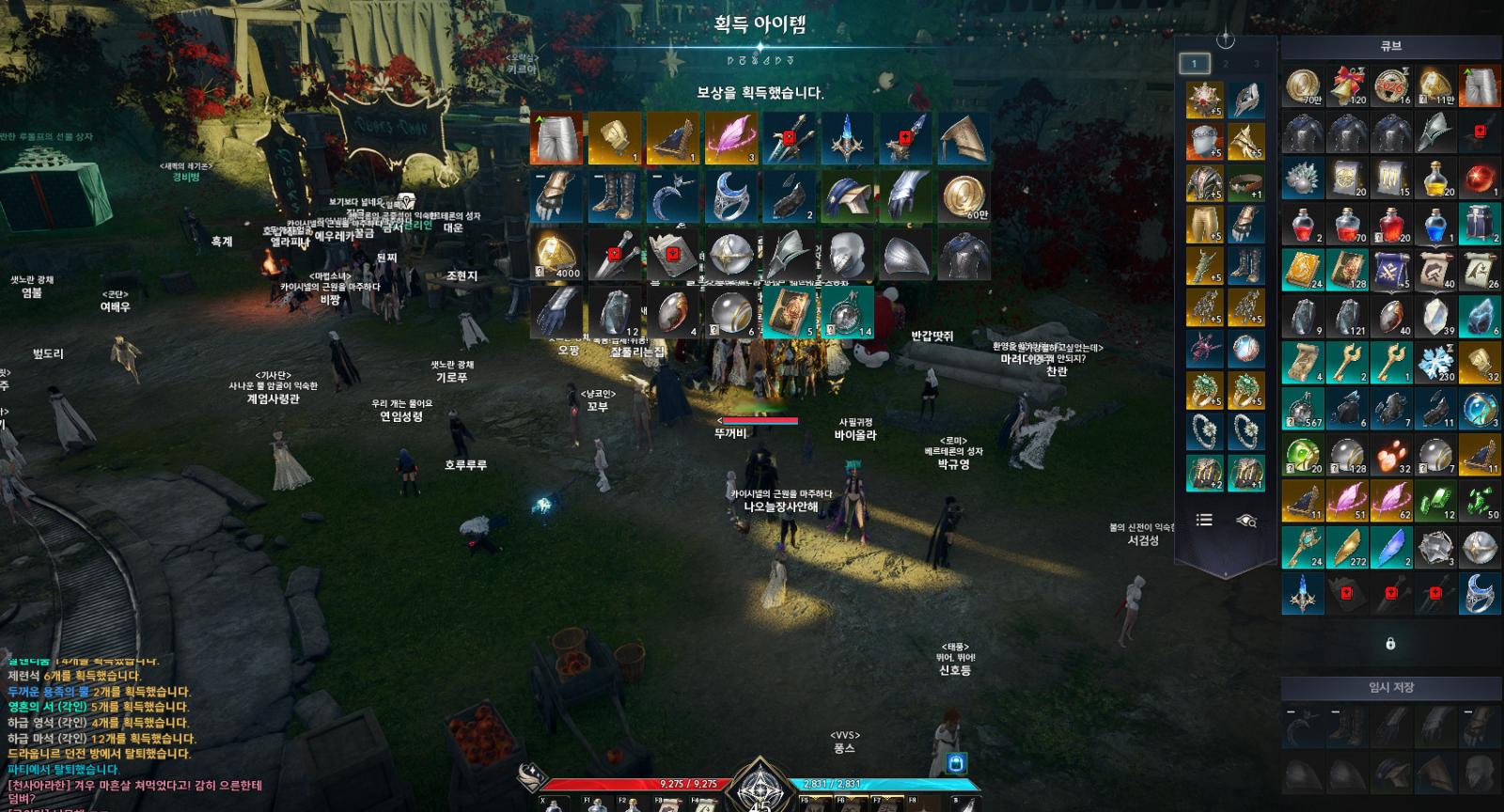
Task: Select the equipped brown belt +1 slot
Action: coord(1246,182)
